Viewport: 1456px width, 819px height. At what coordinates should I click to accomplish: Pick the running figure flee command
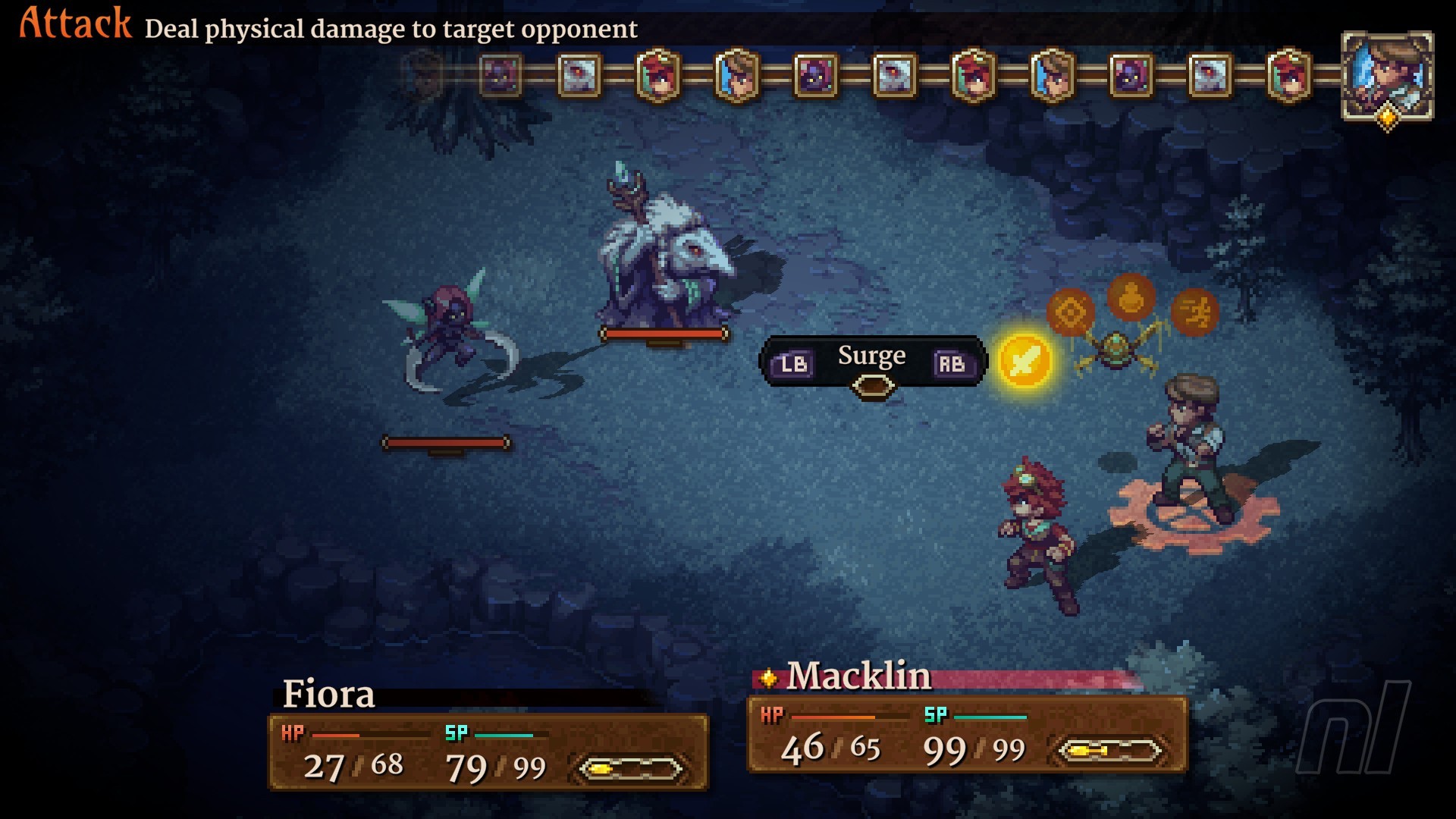point(1194,312)
